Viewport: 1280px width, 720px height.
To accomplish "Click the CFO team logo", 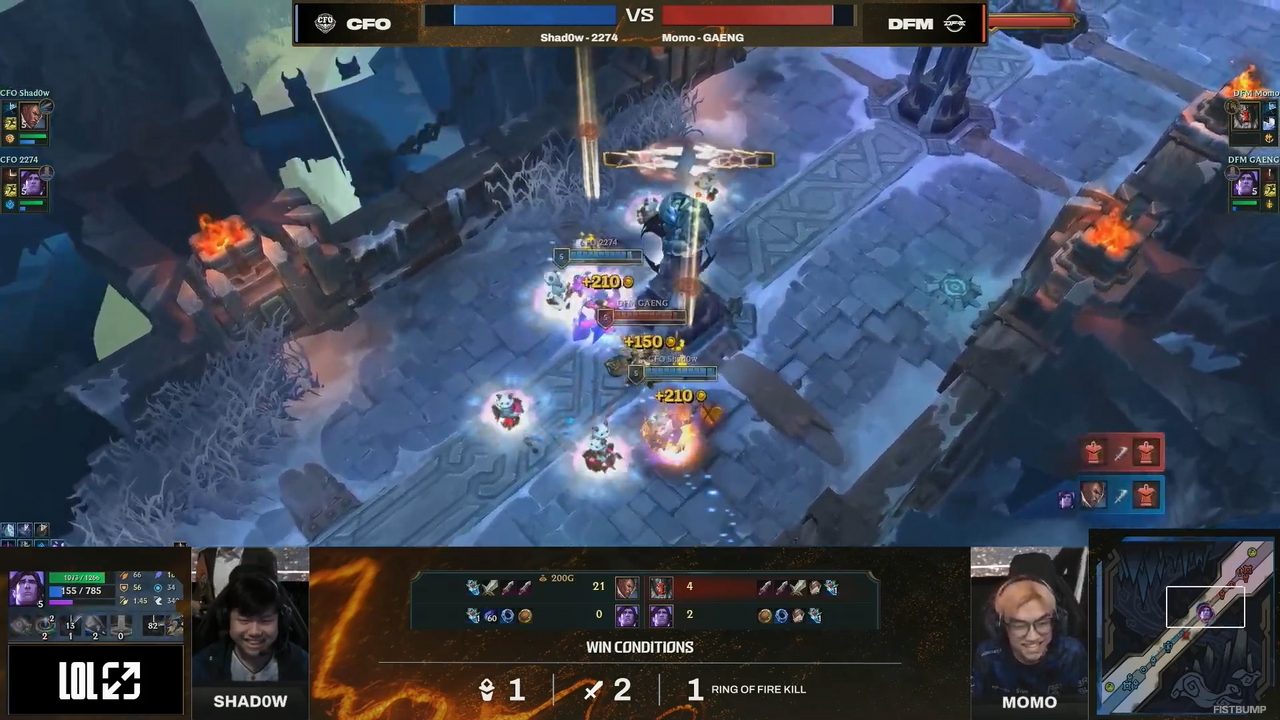I will (325, 24).
